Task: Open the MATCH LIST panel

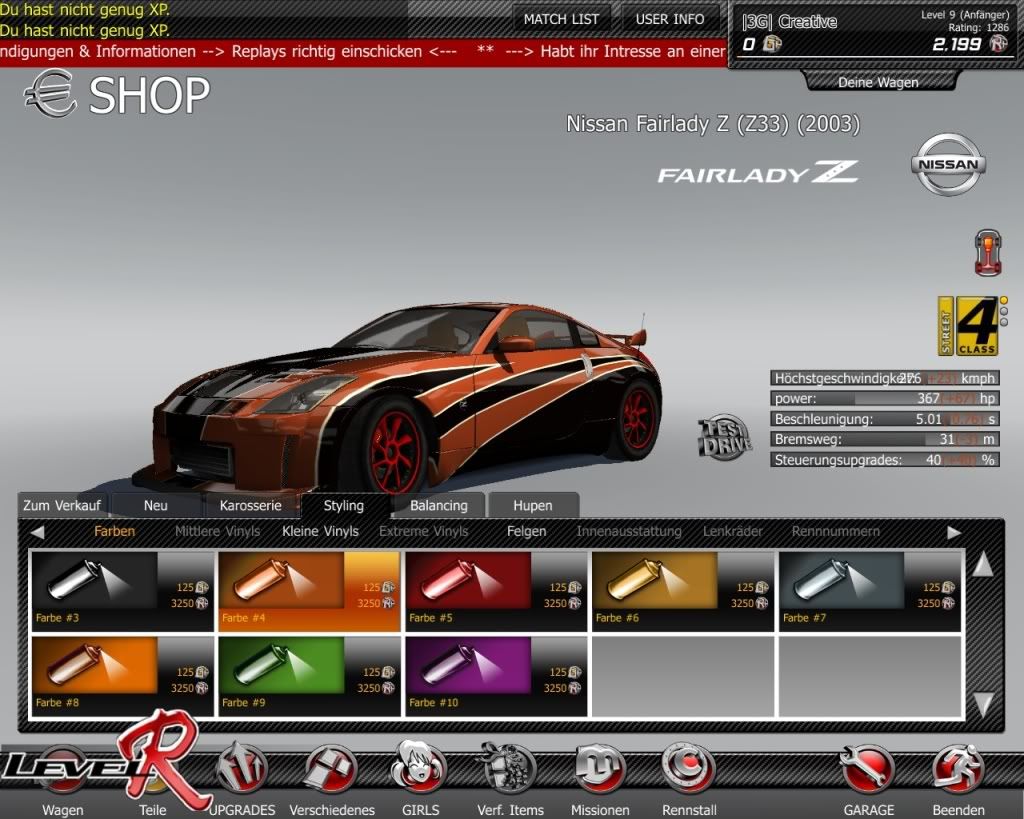Action: (x=562, y=19)
